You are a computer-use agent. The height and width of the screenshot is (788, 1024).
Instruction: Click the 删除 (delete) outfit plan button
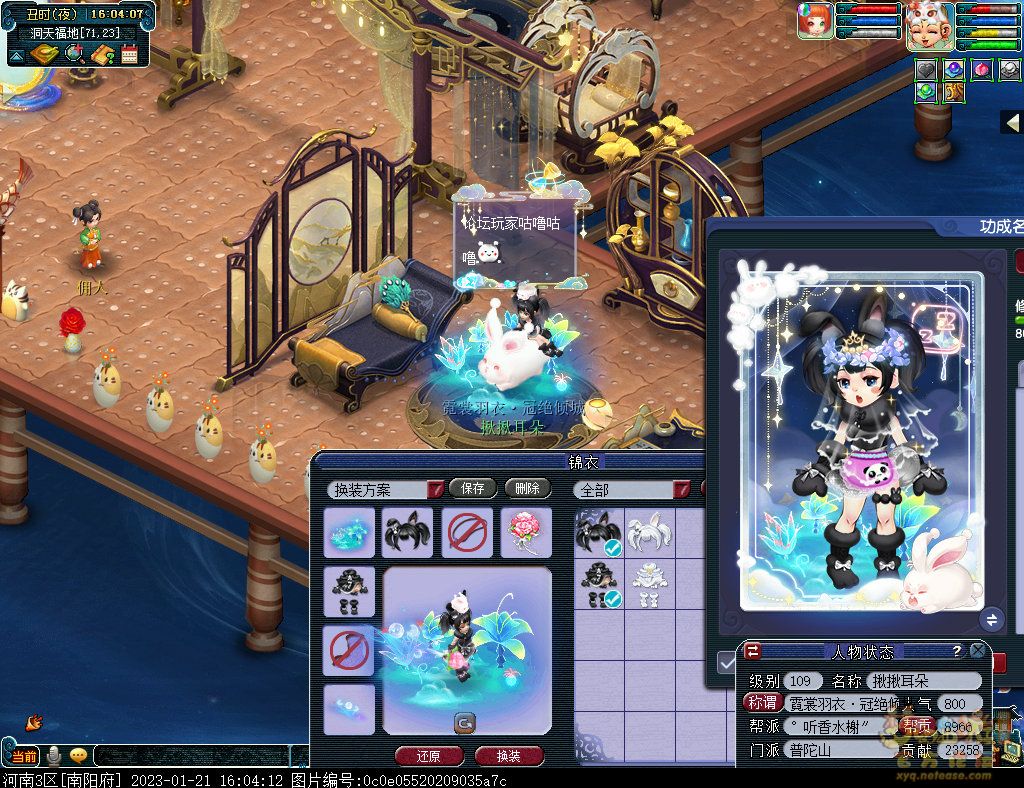(527, 488)
